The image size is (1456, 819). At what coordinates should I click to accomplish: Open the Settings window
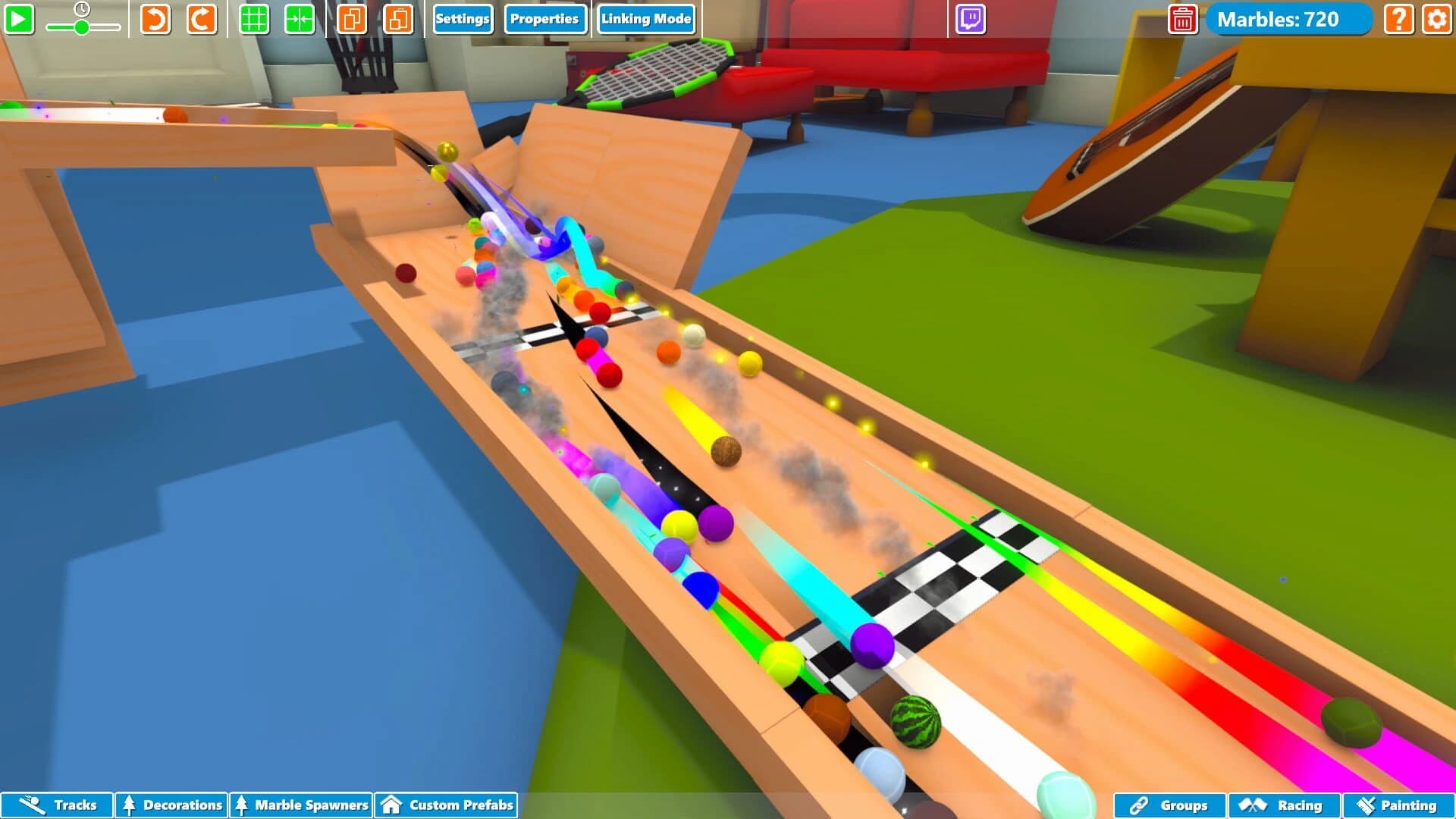pos(463,19)
